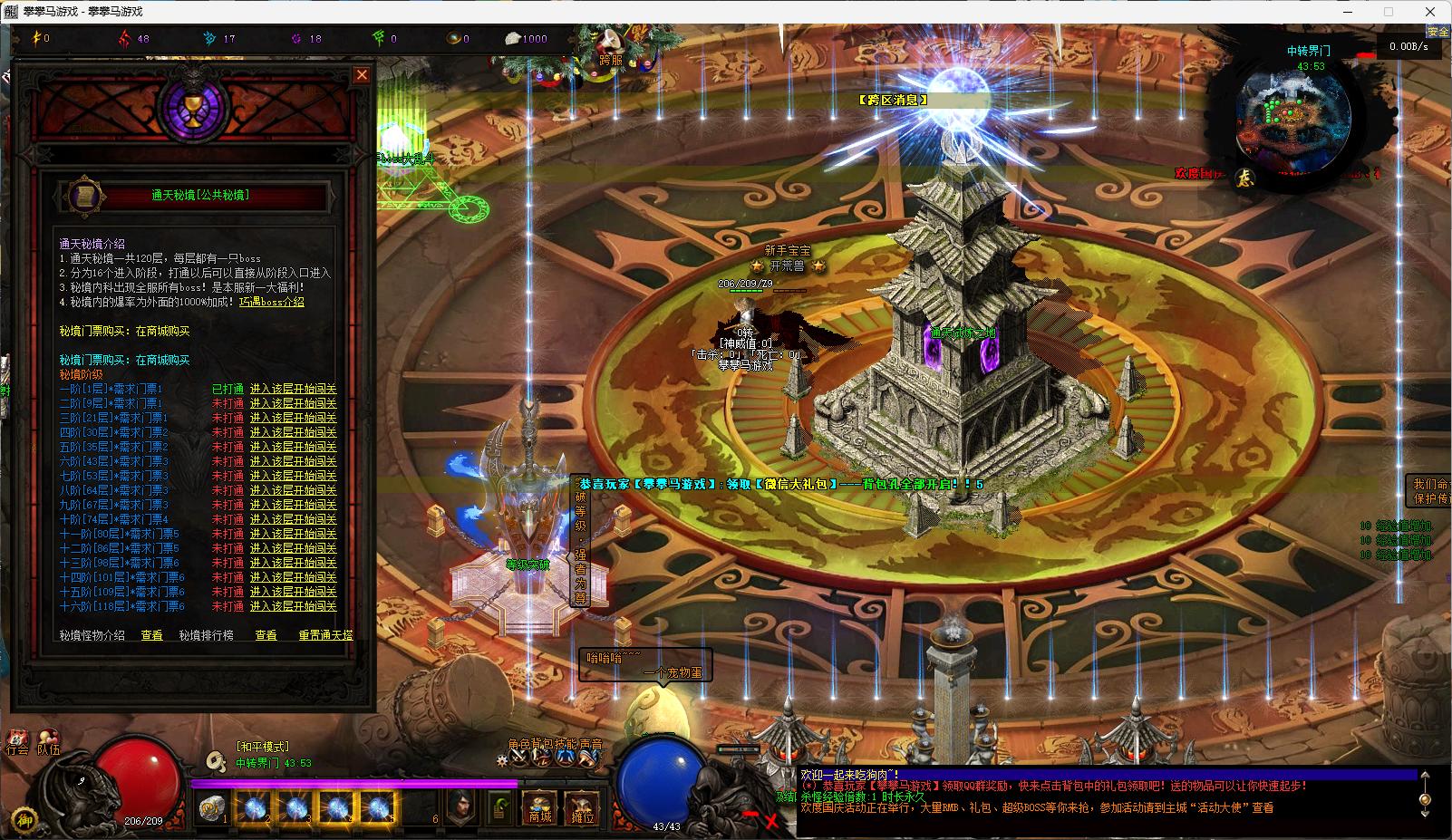Maximize the game window

click(1388, 12)
